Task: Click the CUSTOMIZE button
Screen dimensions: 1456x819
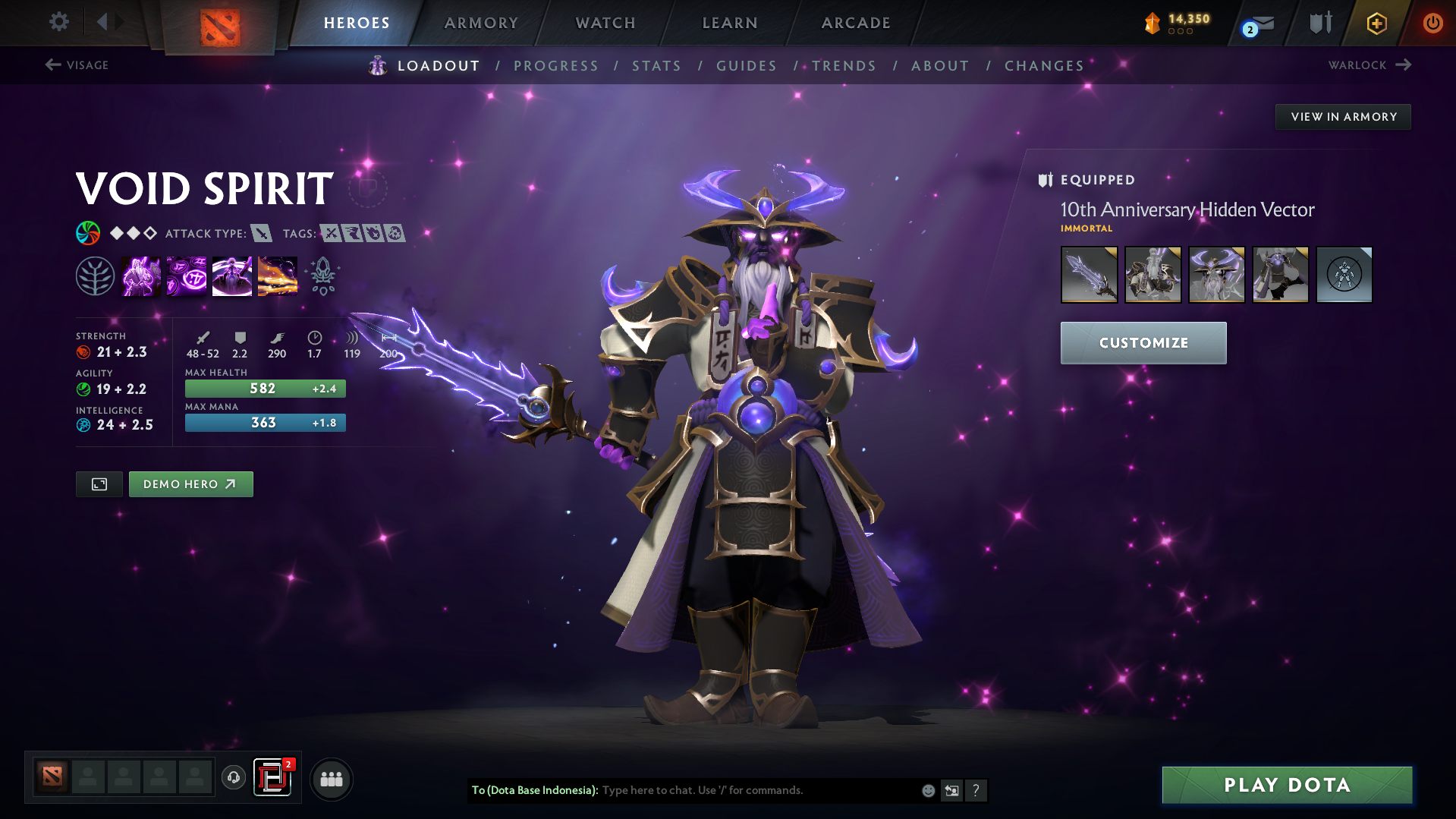Action: pos(1143,342)
